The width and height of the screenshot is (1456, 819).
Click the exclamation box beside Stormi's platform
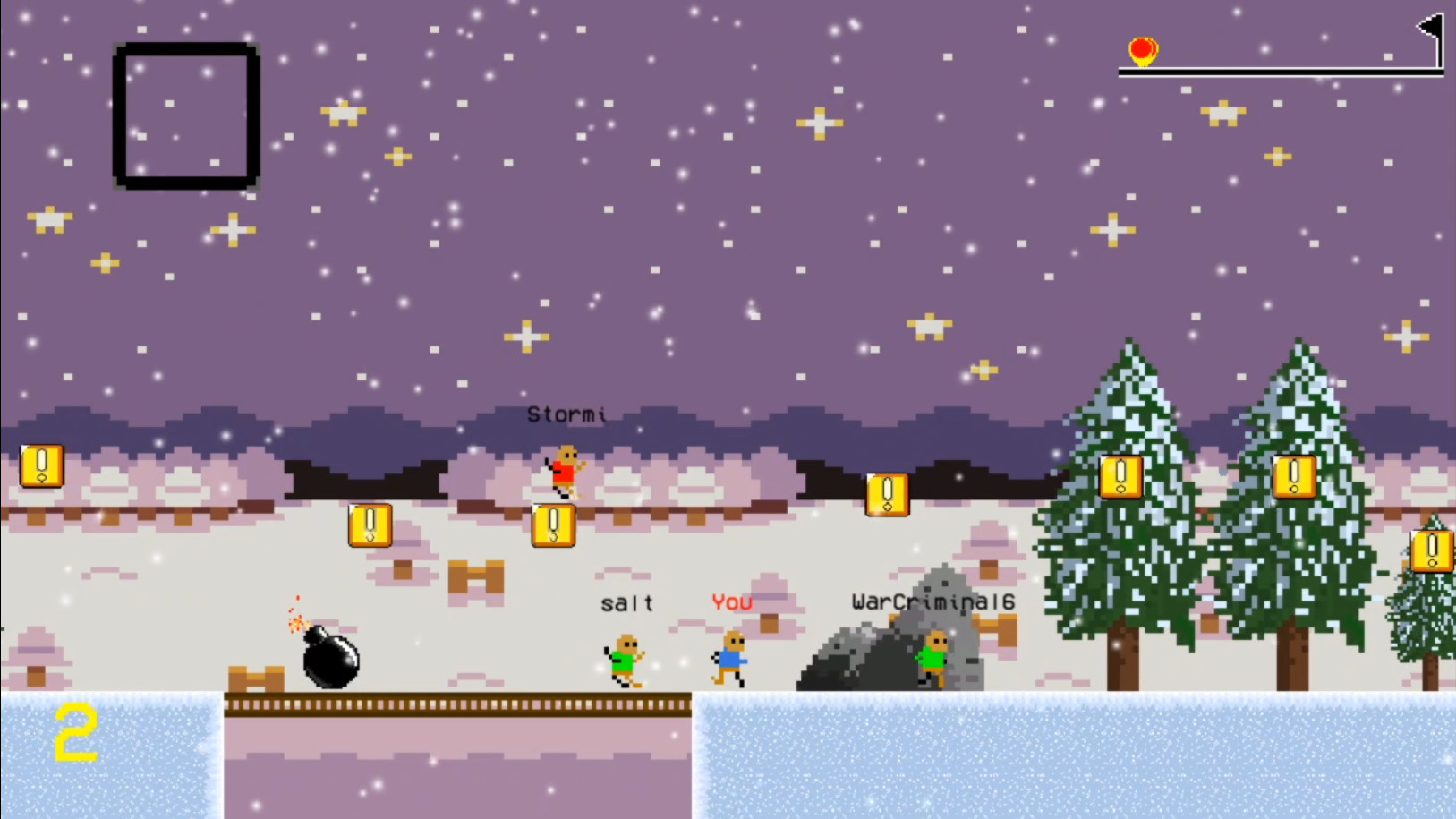coord(553,525)
